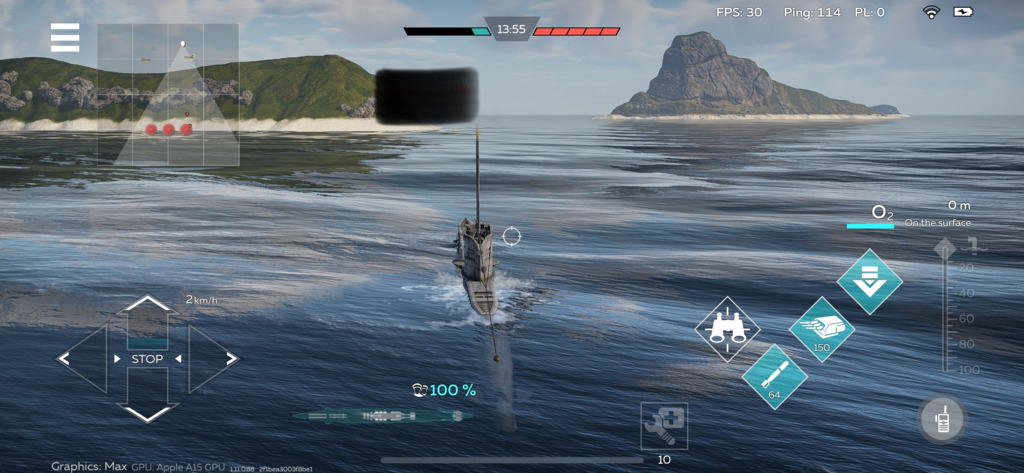This screenshot has width=1024, height=473.
Task: Fire the torpedo weapon with 64 ammo
Action: [775, 377]
